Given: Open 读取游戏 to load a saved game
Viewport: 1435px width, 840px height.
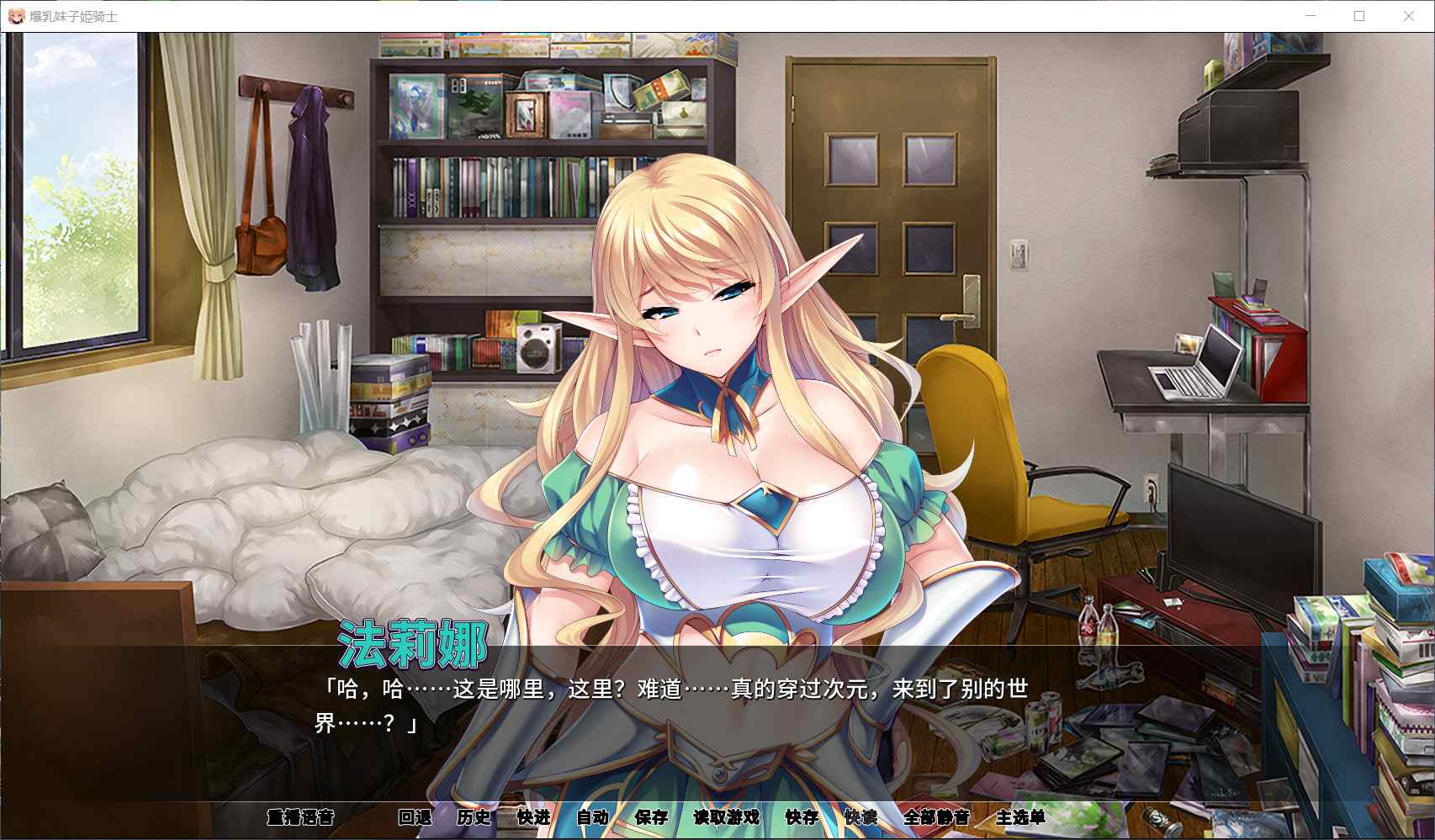Looking at the screenshot, I should pos(725,817).
